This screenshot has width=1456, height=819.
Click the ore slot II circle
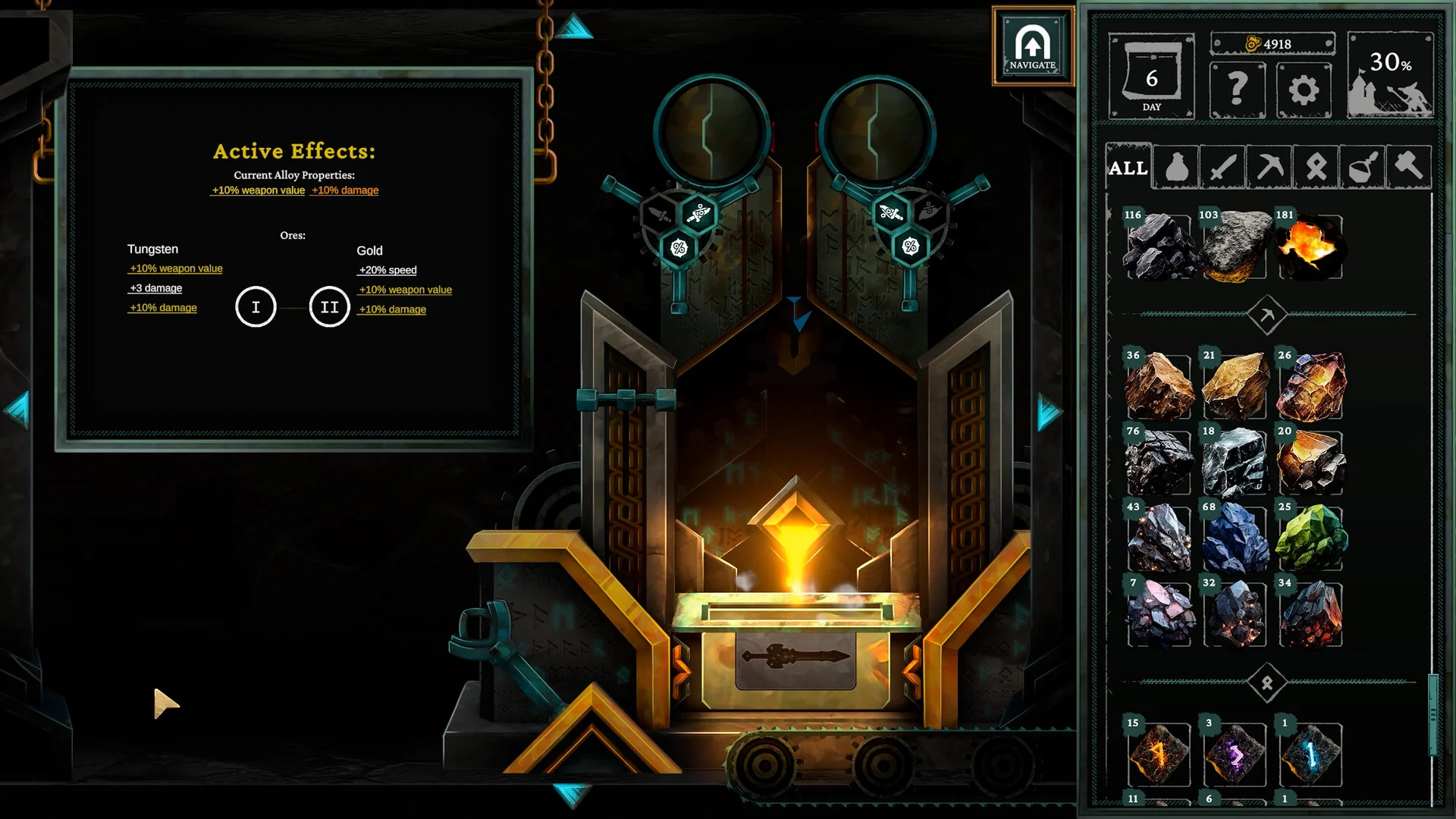[x=329, y=307]
